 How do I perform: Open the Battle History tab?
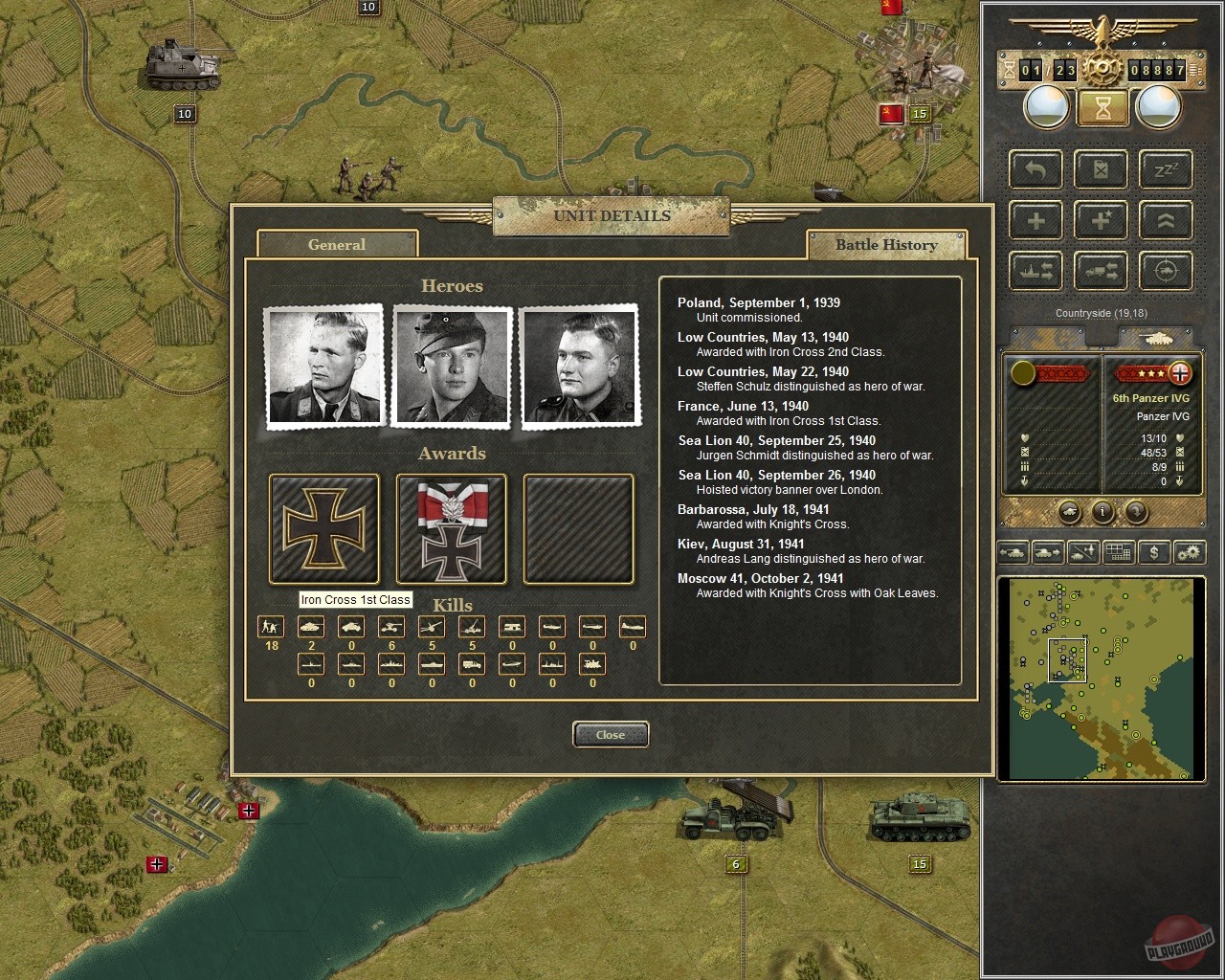(x=887, y=245)
